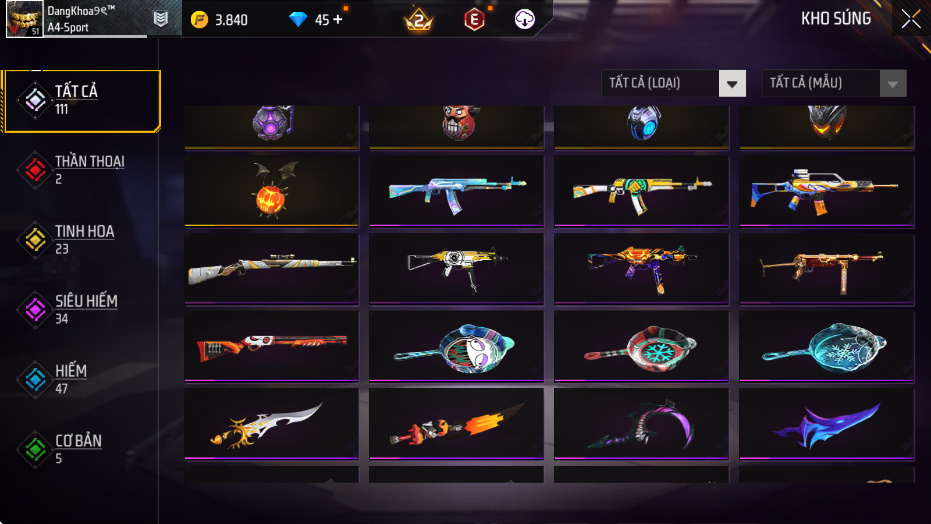Open the red E badge icon

coord(474,19)
